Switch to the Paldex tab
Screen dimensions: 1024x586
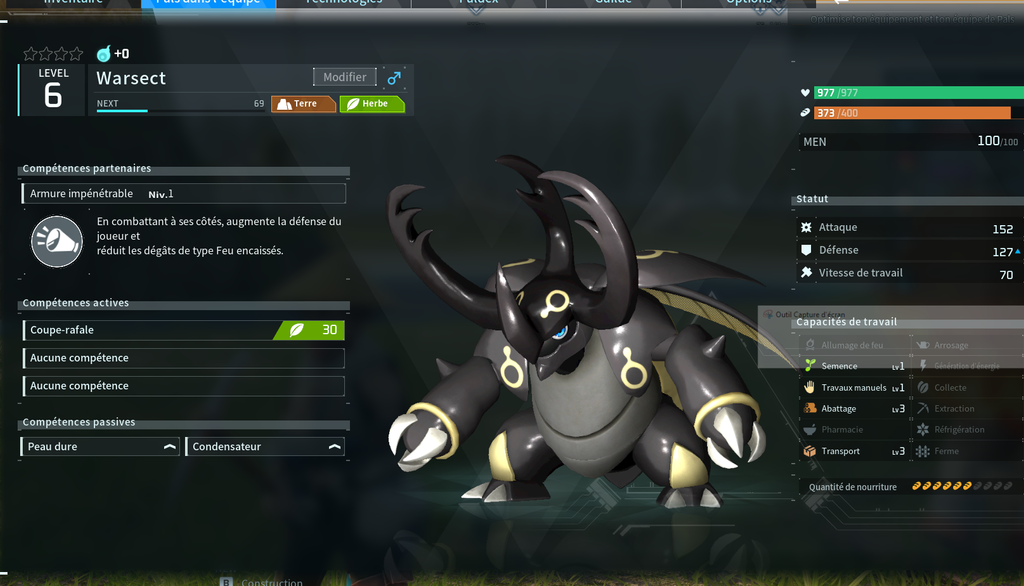coord(478,3)
